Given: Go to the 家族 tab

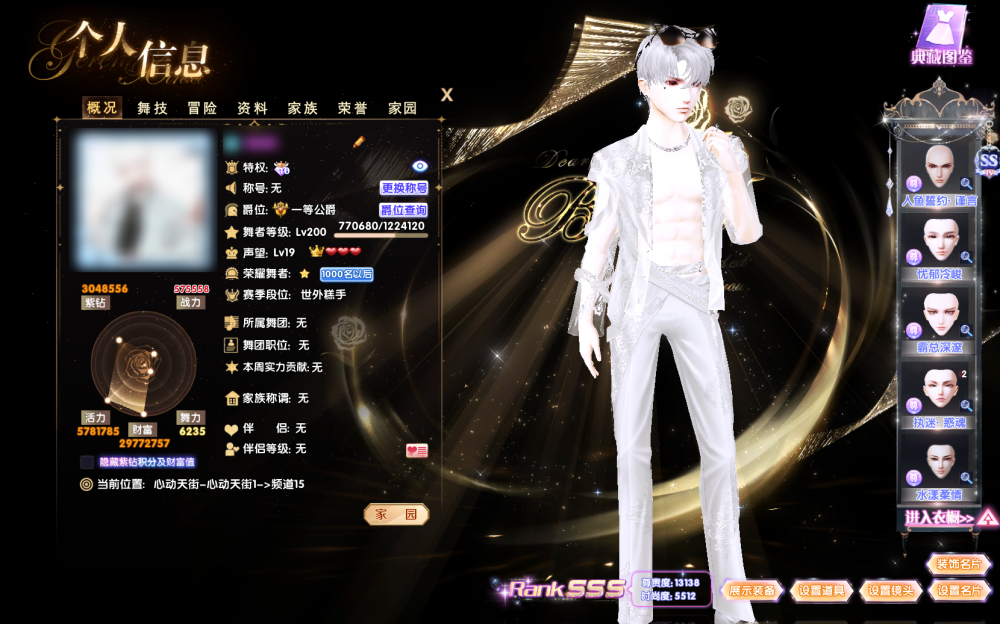Looking at the screenshot, I should coord(302,108).
